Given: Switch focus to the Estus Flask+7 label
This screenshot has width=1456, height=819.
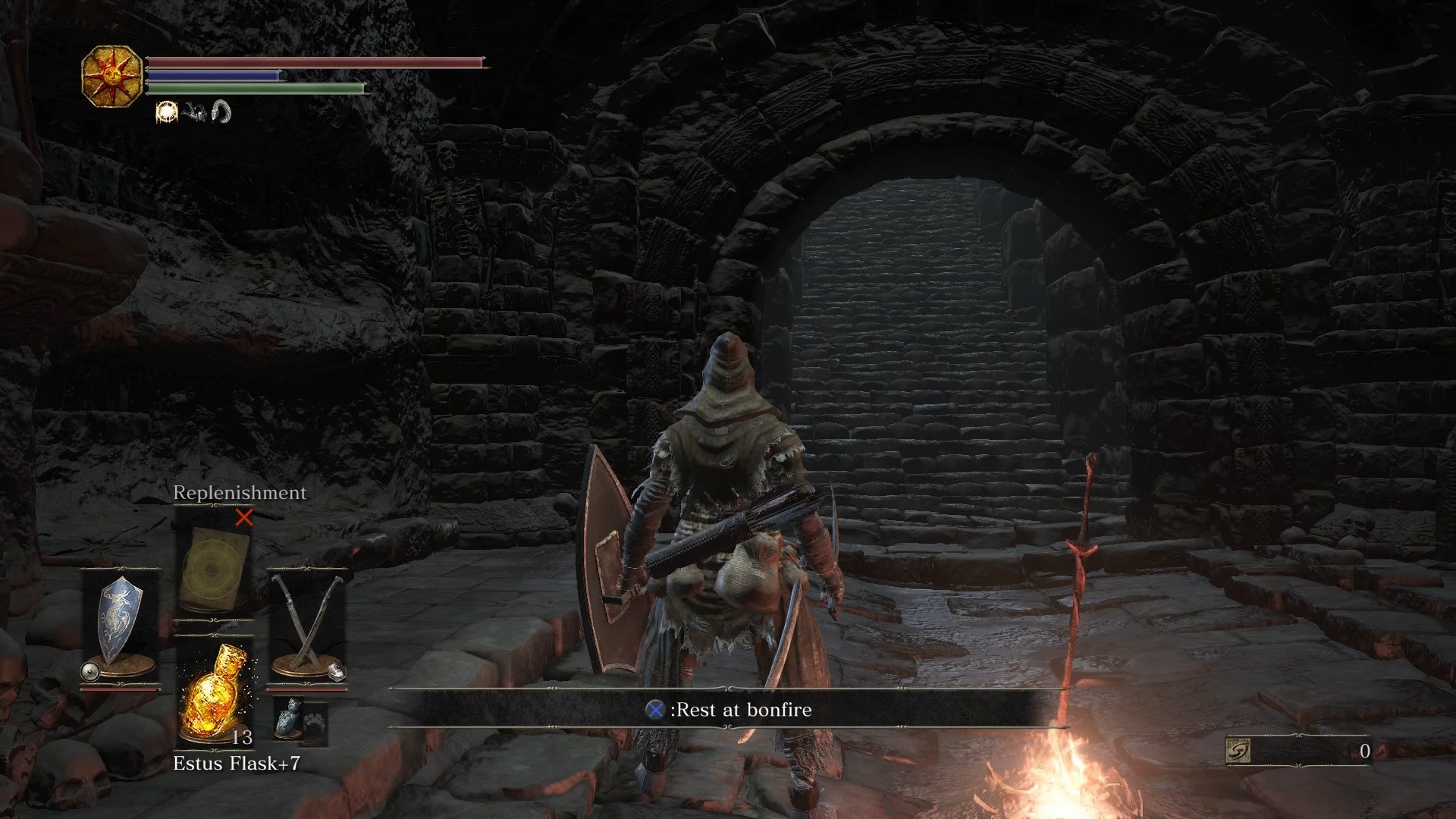Looking at the screenshot, I should 235,764.
